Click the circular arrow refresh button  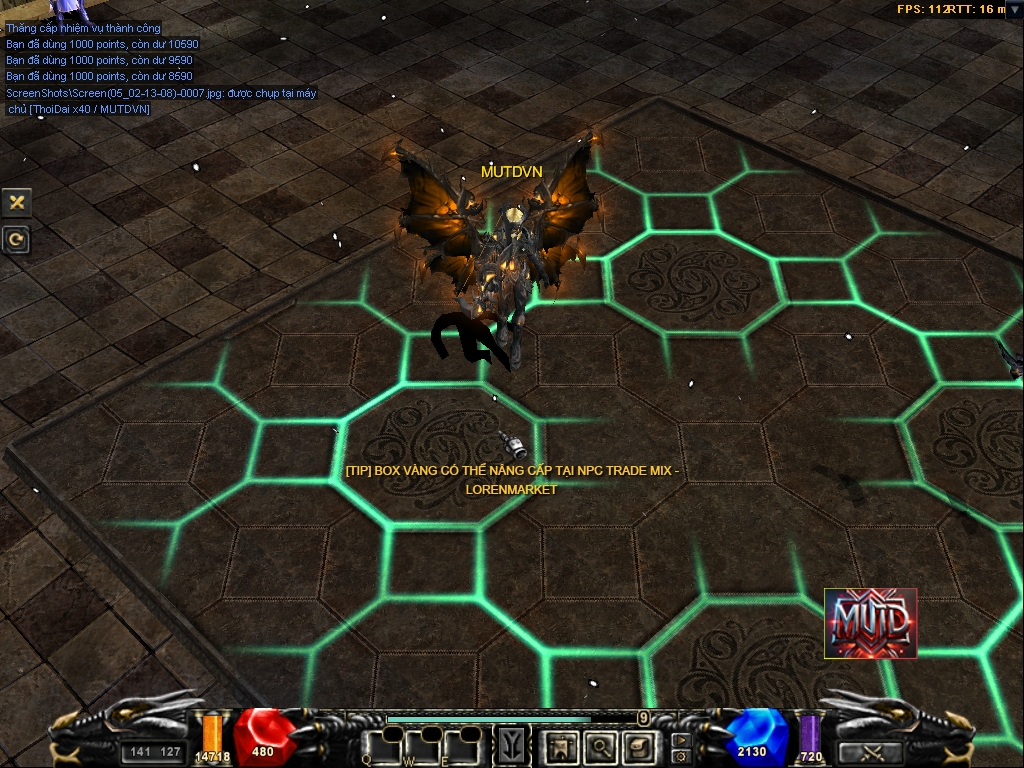(17, 240)
